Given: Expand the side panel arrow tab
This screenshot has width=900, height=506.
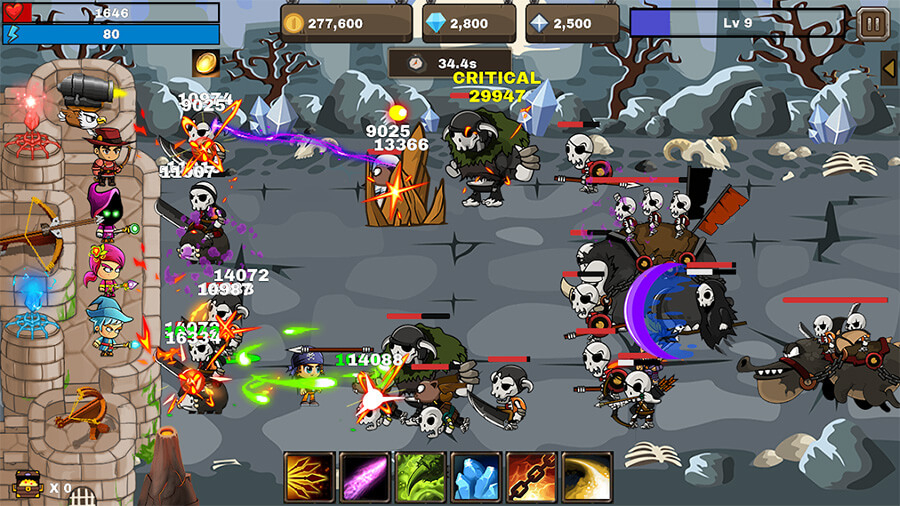Looking at the screenshot, I should pyautogui.click(x=888, y=67).
